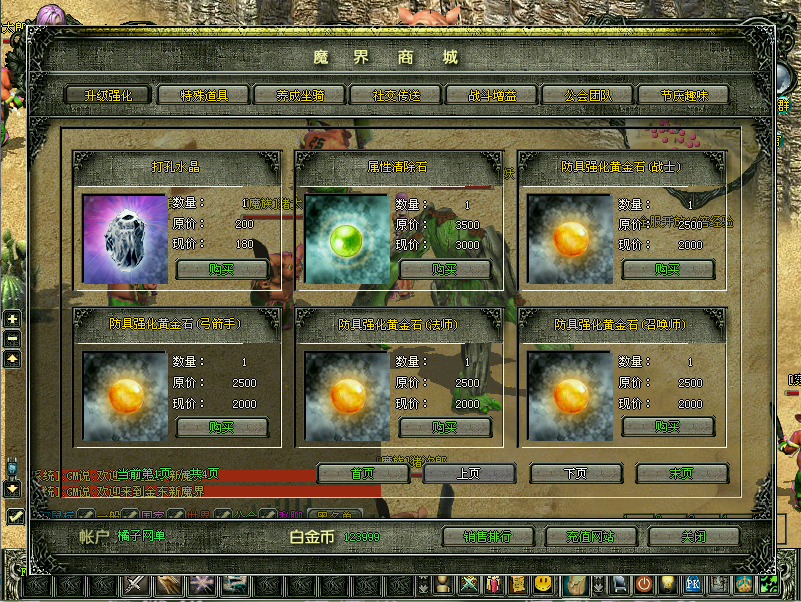Go to the first page (首页)
This screenshot has height=602, width=801.
coord(363,473)
